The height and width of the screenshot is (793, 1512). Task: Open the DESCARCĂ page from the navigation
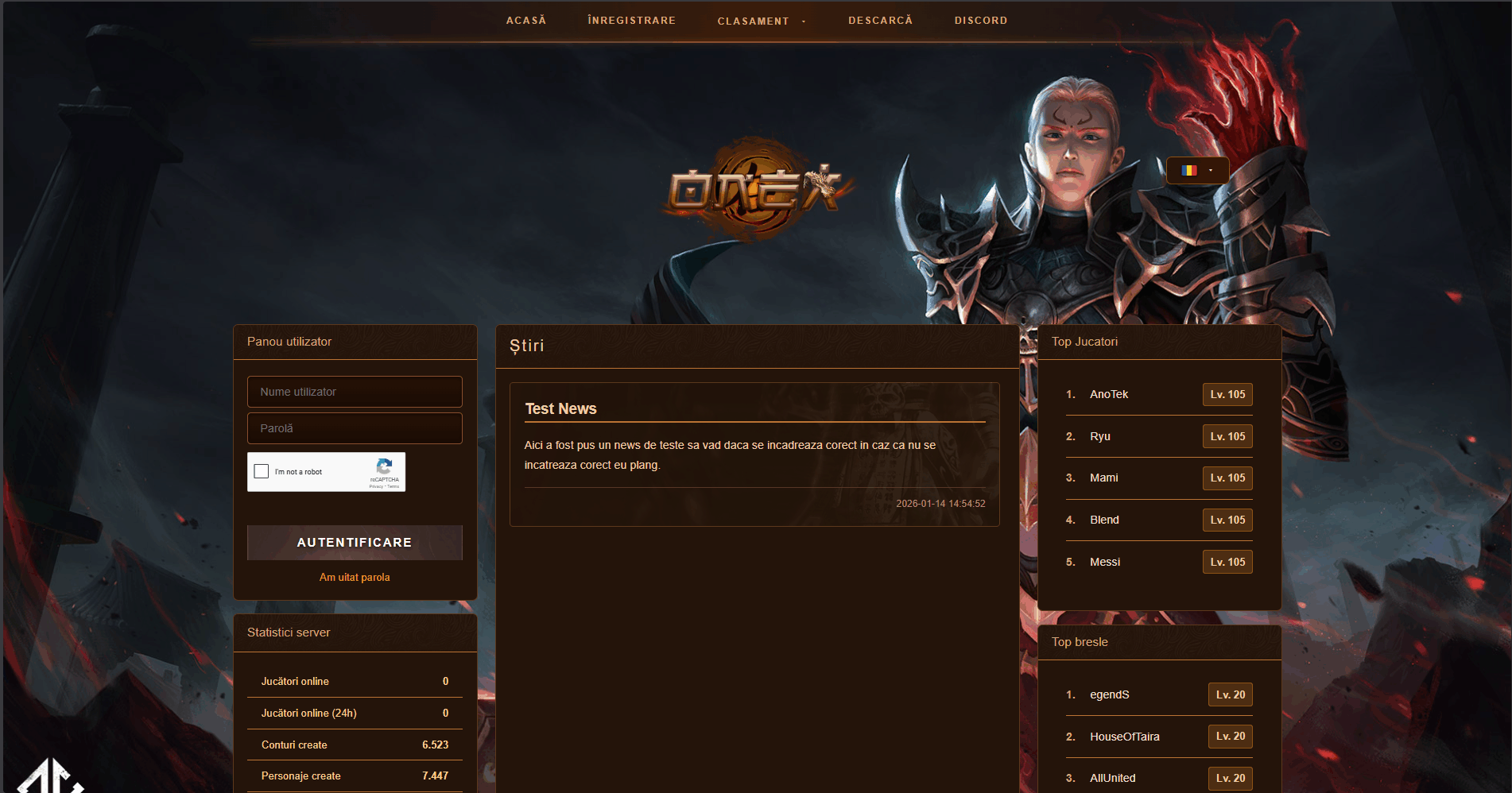(880, 20)
